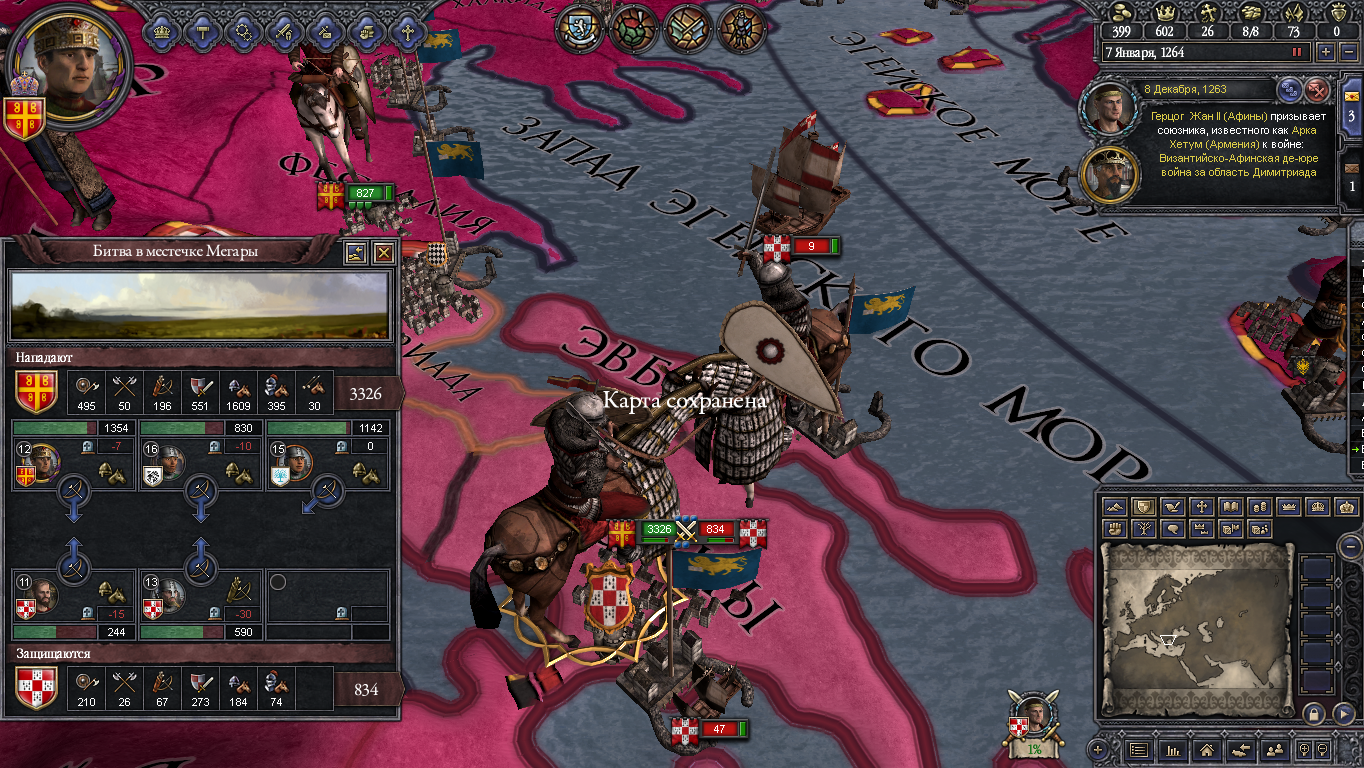The width and height of the screenshot is (1364, 768).
Task: Click the padlock button below the minimap
Action: click(x=1313, y=714)
